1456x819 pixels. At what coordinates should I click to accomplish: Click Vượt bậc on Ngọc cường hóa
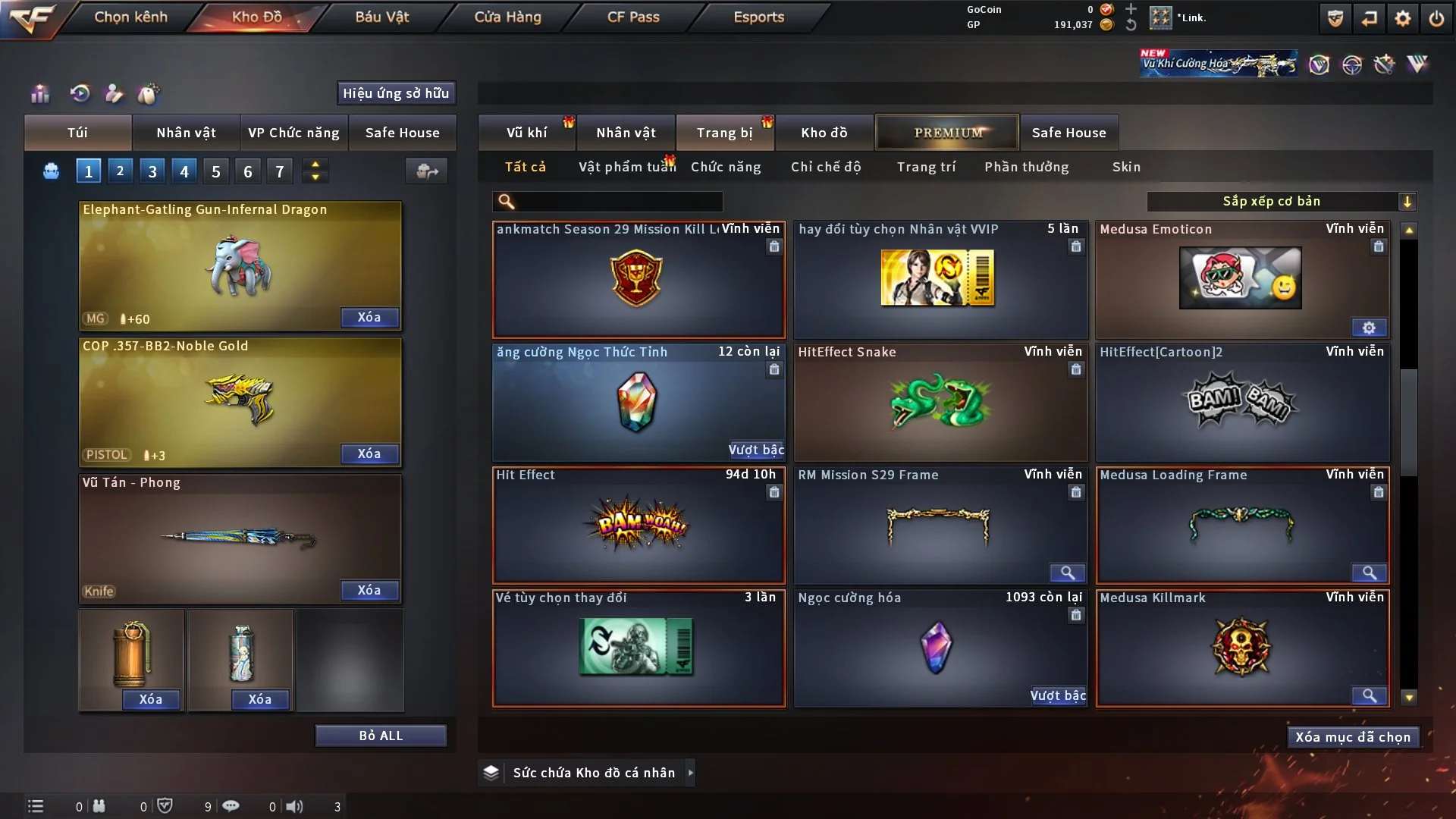point(1058,695)
